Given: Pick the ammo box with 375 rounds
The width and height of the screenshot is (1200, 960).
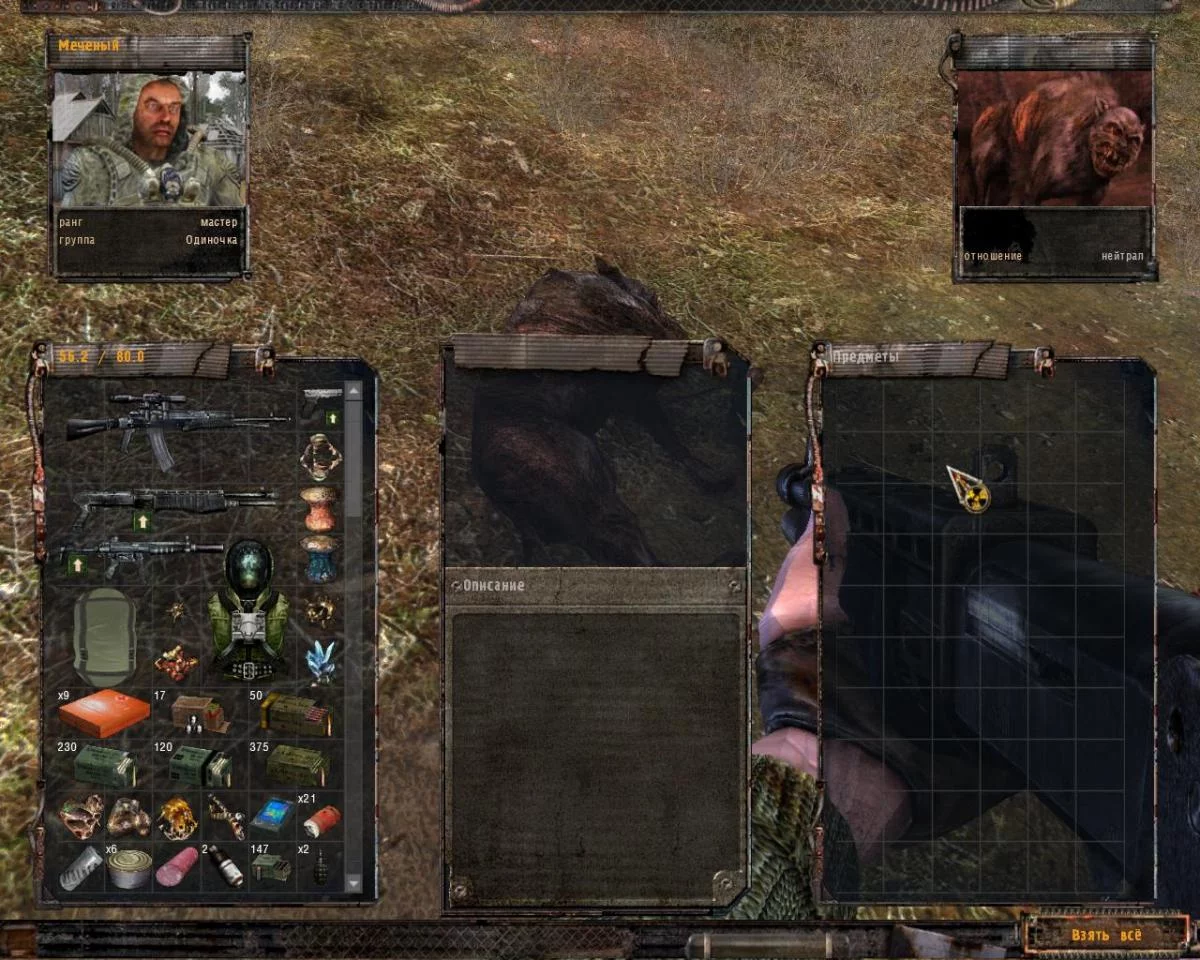Looking at the screenshot, I should click(x=296, y=765).
